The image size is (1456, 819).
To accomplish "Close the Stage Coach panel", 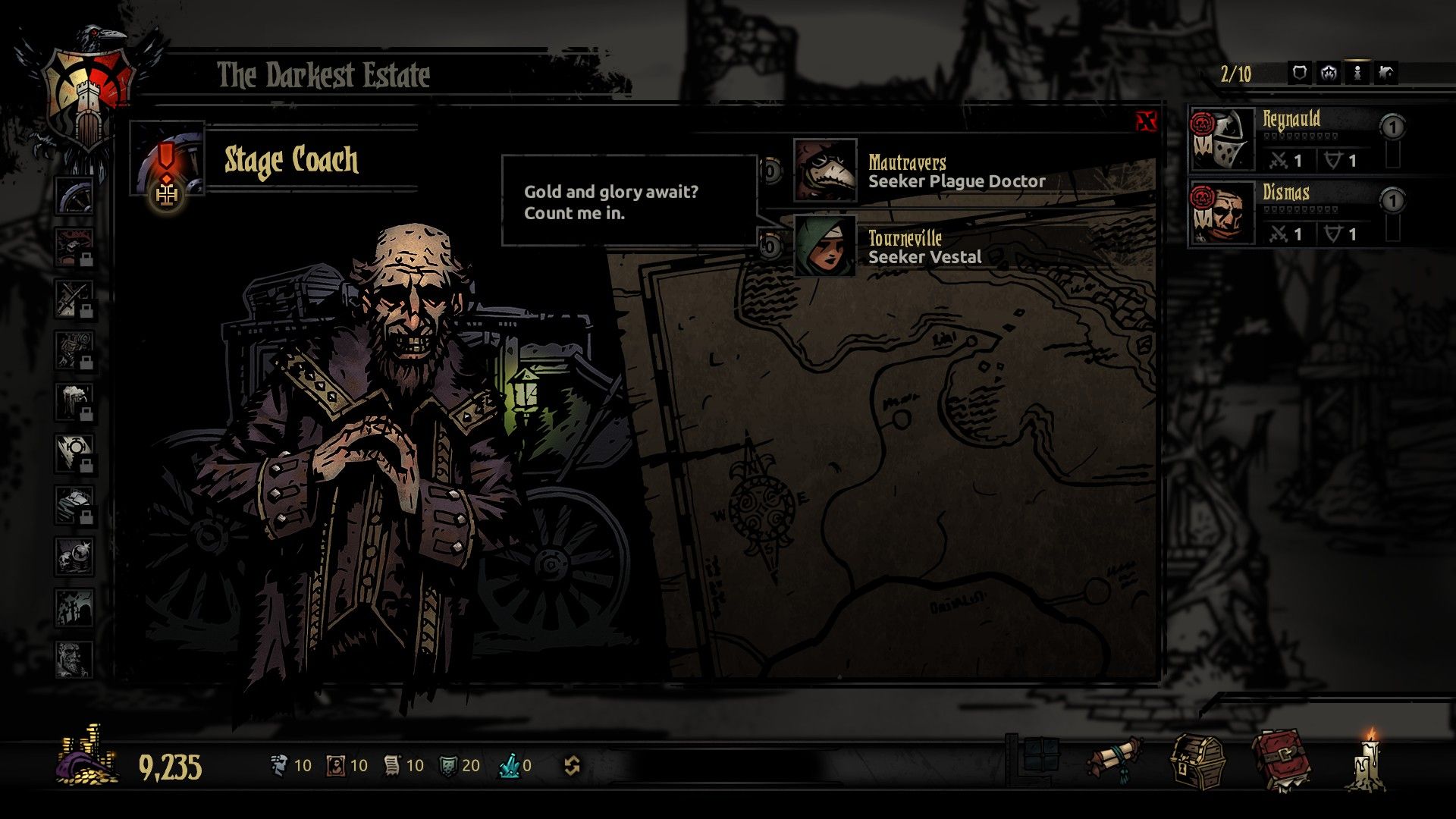I will (1147, 121).
